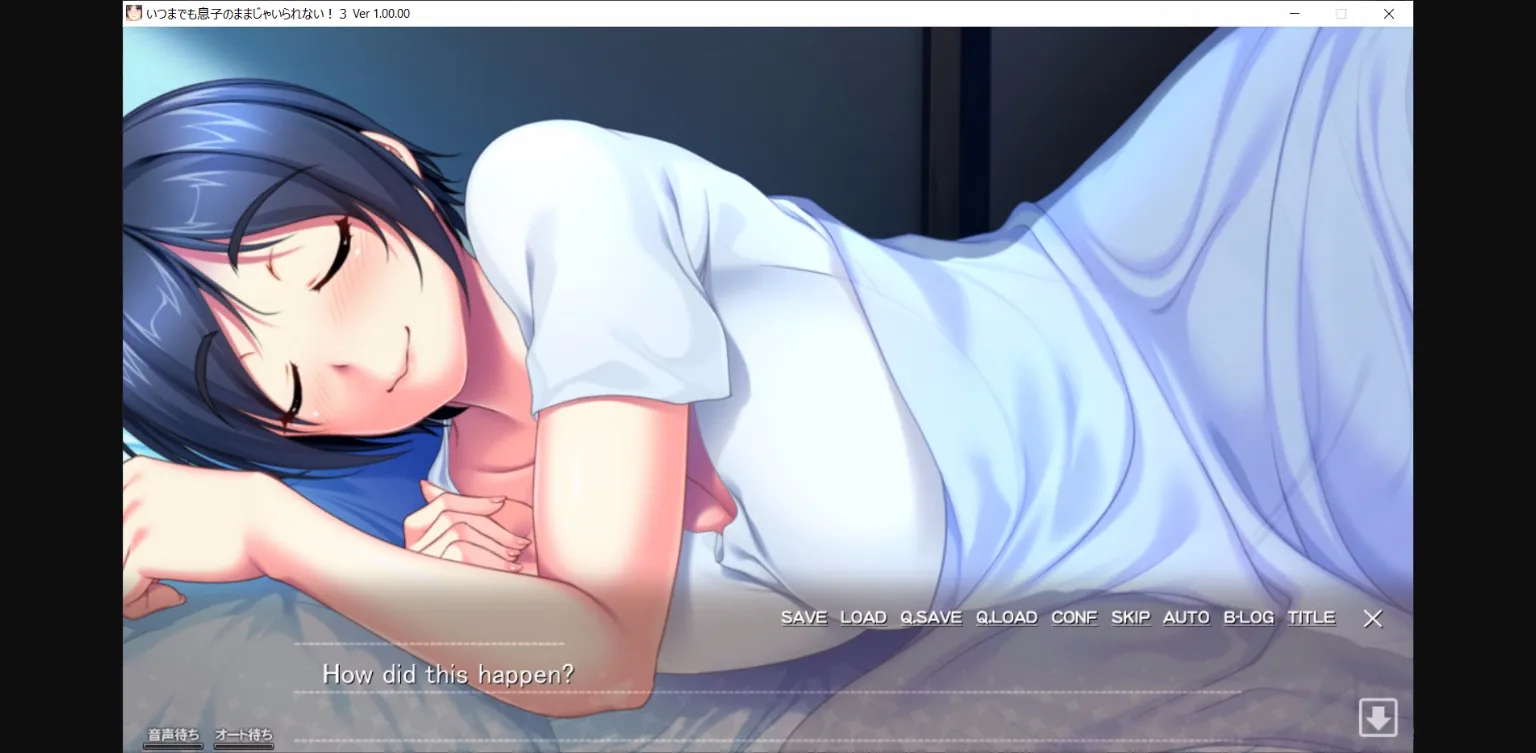Enable SKIP mode
Image resolution: width=1536 pixels, height=753 pixels.
(1130, 617)
